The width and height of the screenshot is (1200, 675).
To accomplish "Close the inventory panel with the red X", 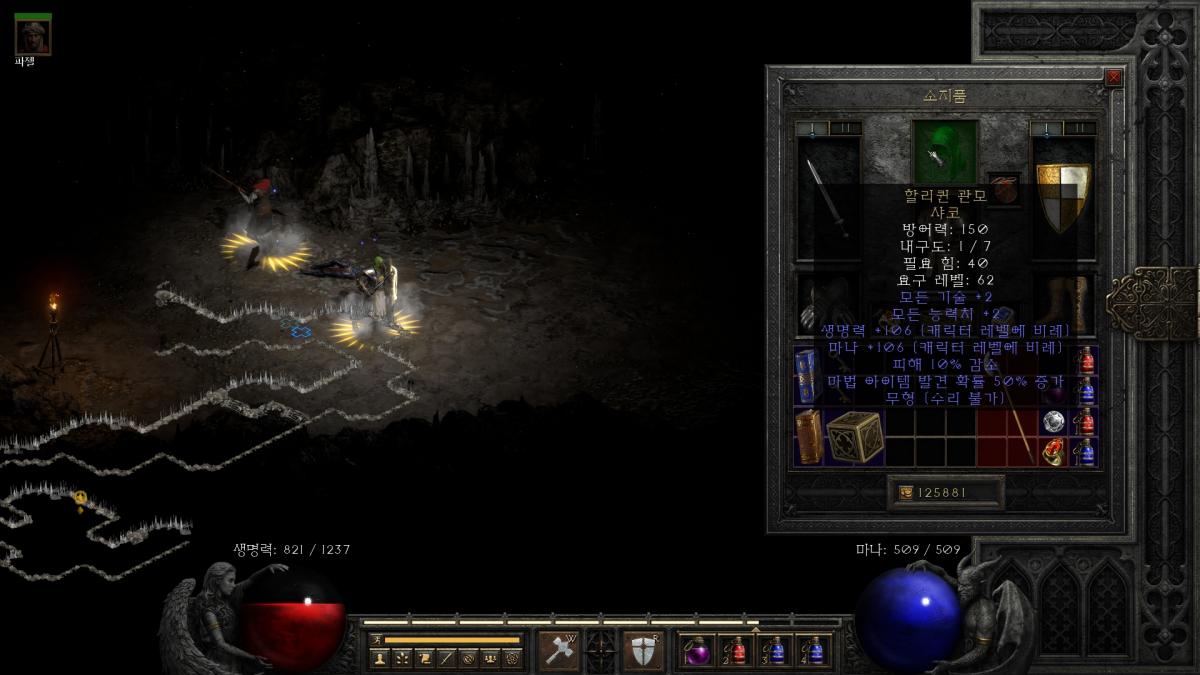I will pyautogui.click(x=1113, y=78).
